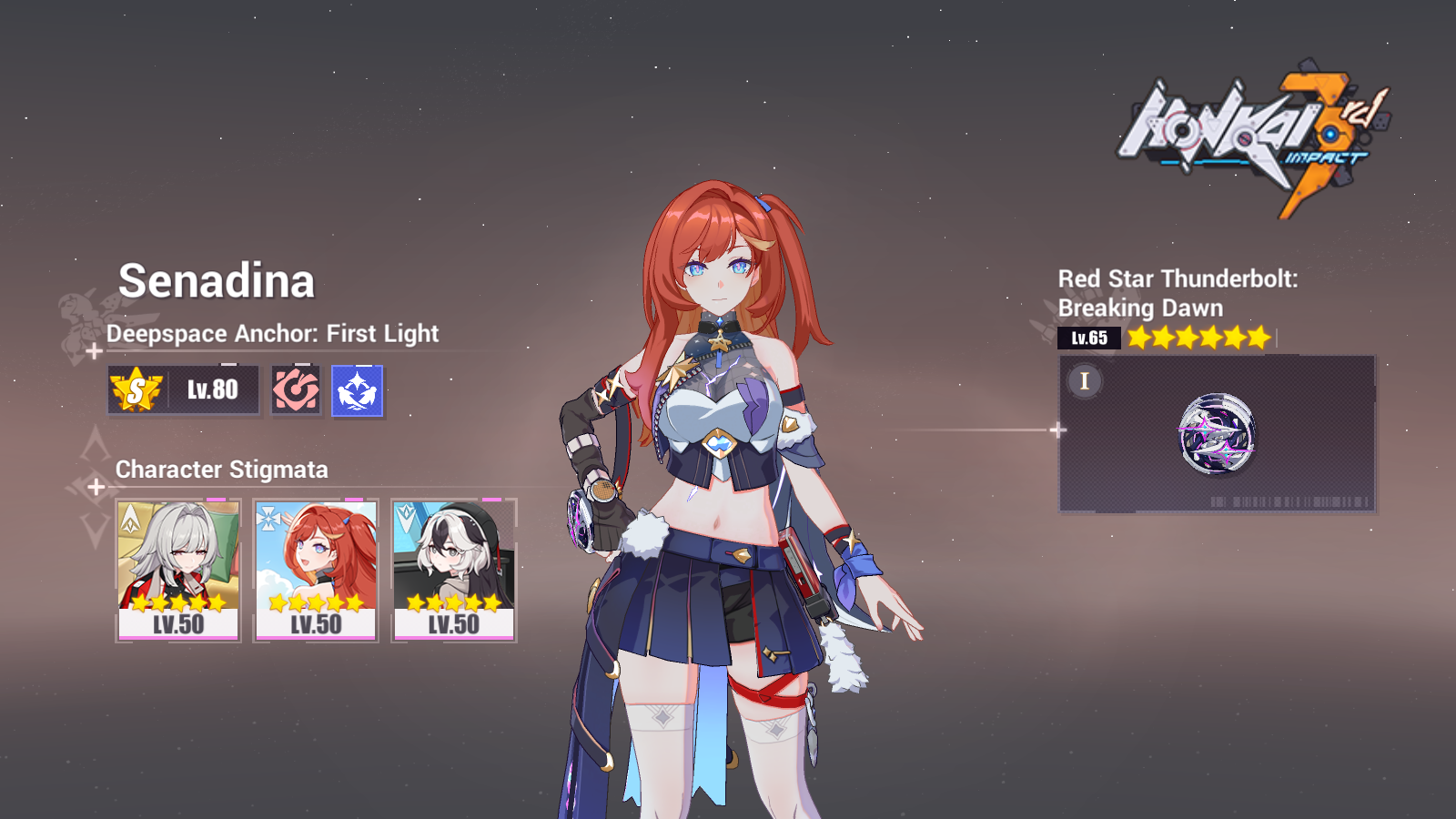This screenshot has height=819, width=1456.
Task: Click the Lv.65 weapon level badge
Action: 1089,337
